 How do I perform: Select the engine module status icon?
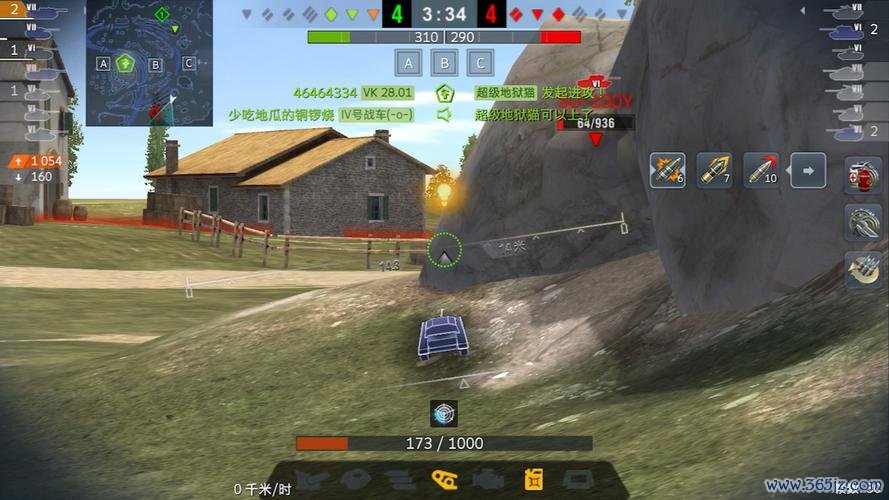click(489, 479)
